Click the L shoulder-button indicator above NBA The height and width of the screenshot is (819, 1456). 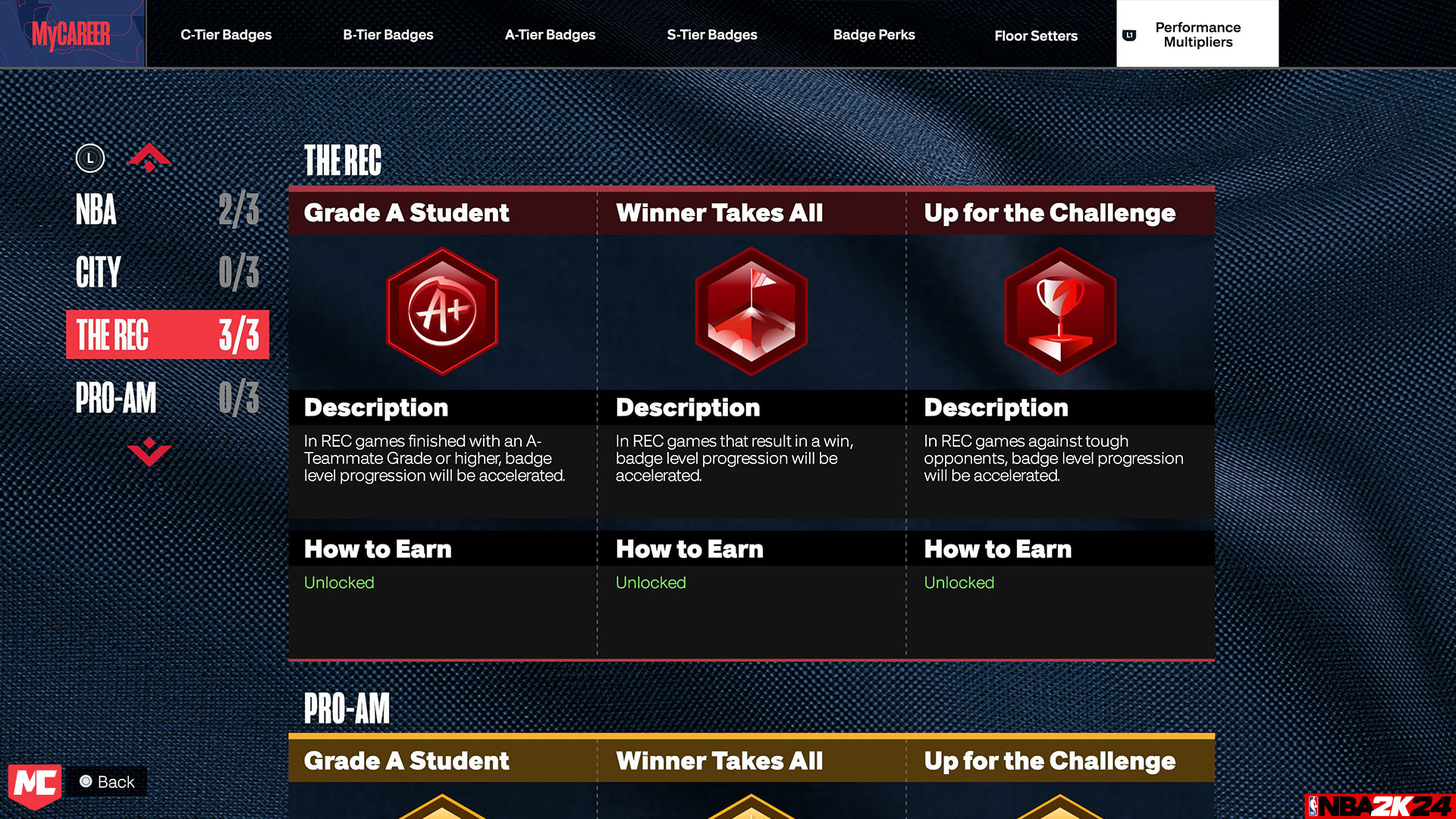coord(91,158)
